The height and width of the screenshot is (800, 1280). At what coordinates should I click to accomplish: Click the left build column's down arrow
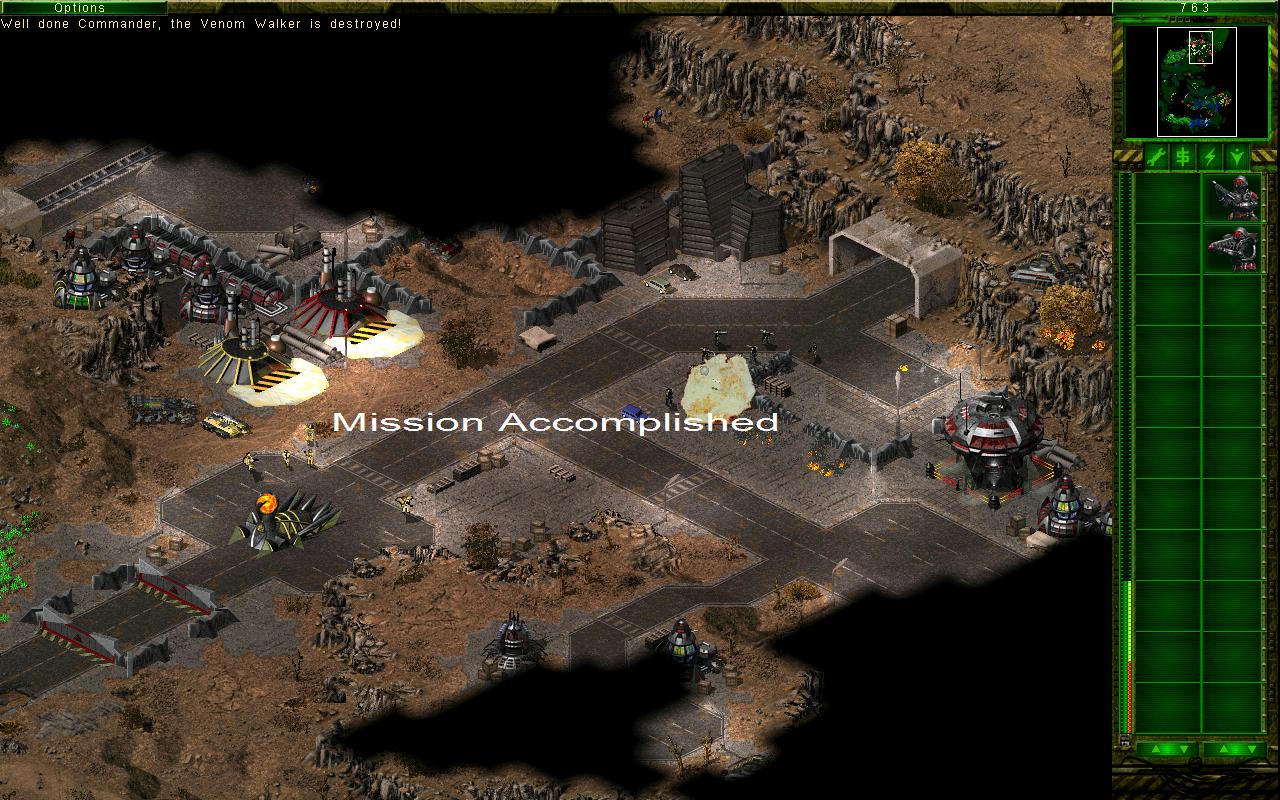click(1183, 749)
